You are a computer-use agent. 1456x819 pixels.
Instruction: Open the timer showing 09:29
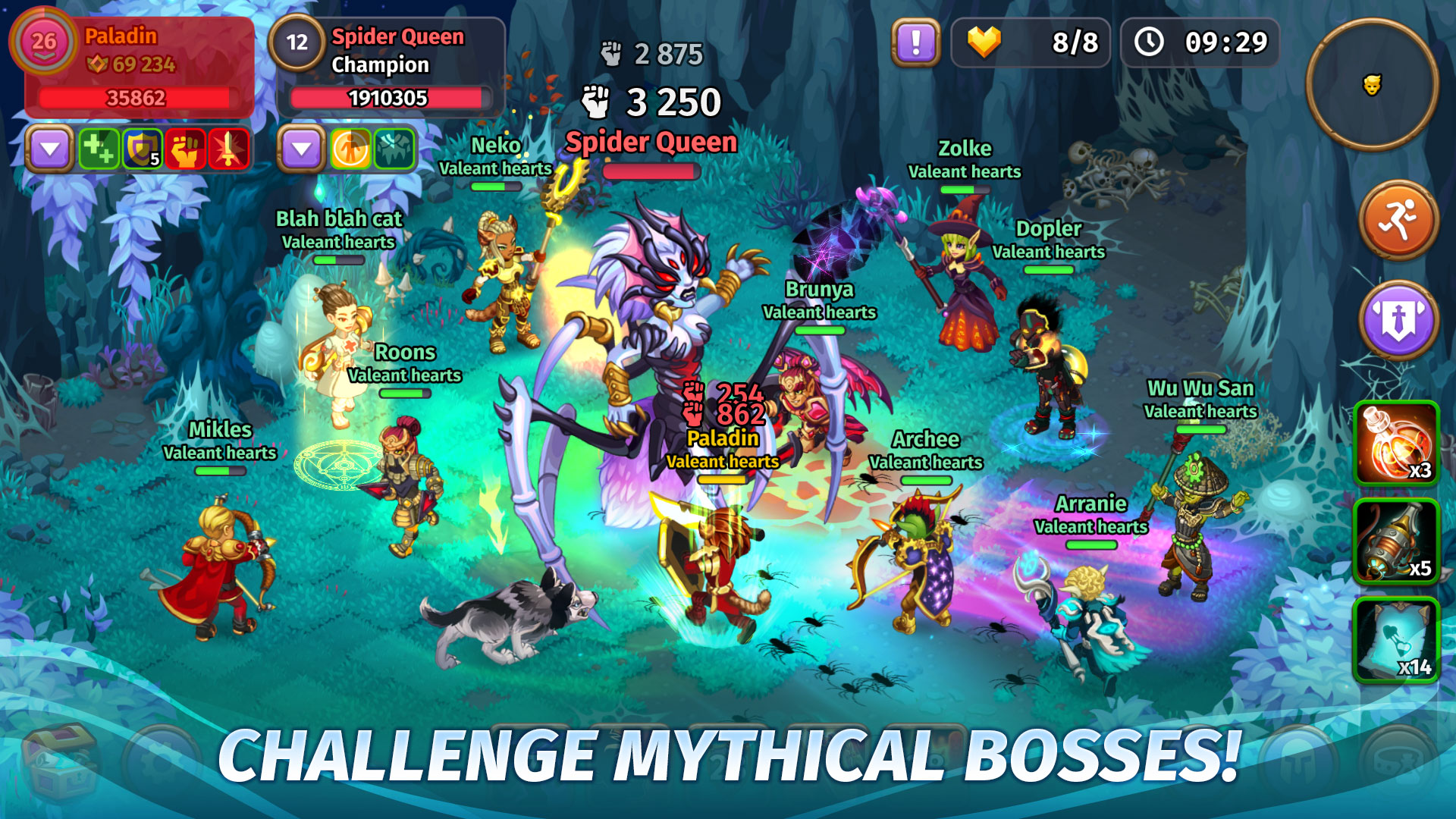pos(1199,42)
